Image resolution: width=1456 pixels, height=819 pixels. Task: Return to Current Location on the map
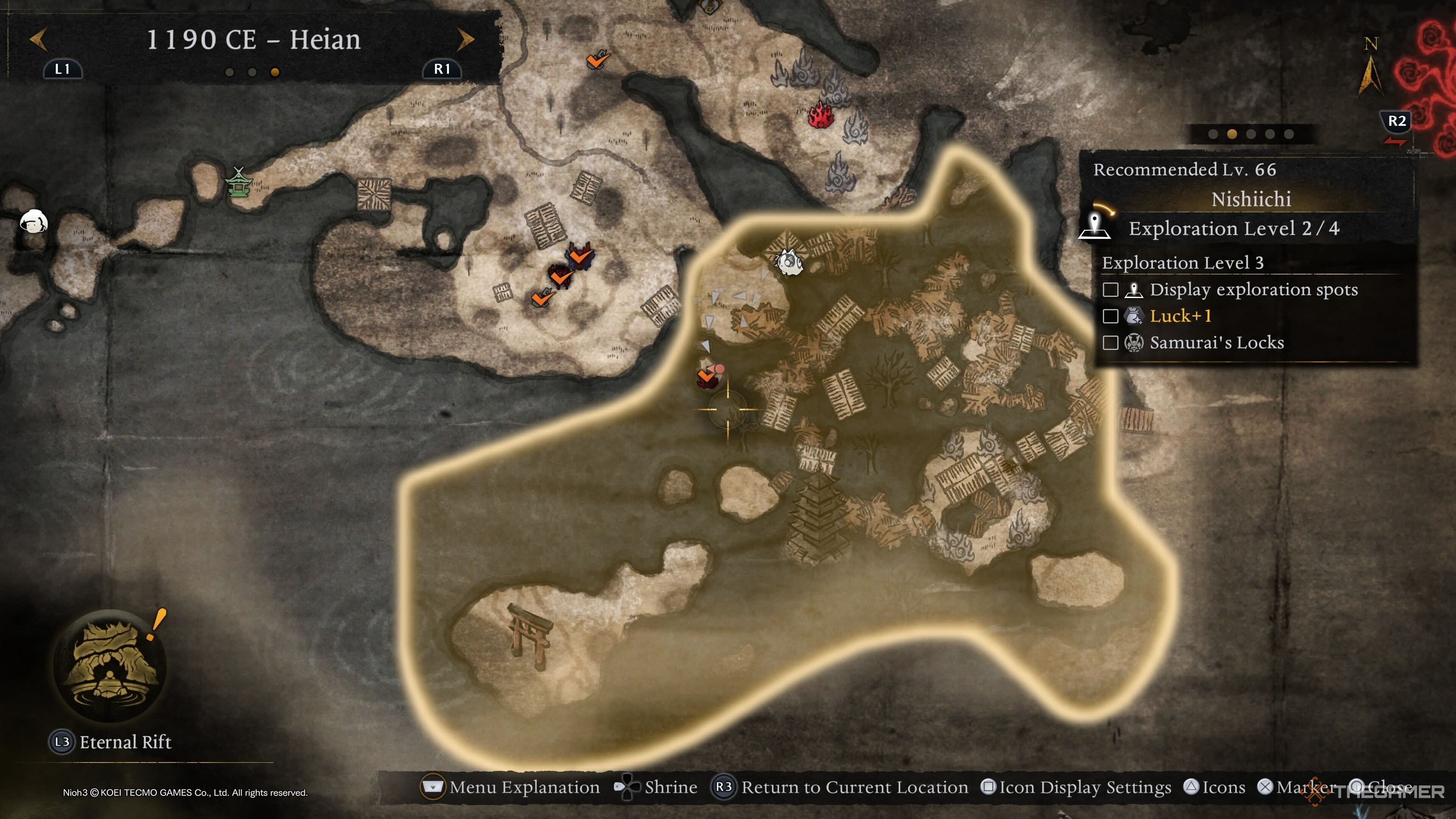[841, 788]
